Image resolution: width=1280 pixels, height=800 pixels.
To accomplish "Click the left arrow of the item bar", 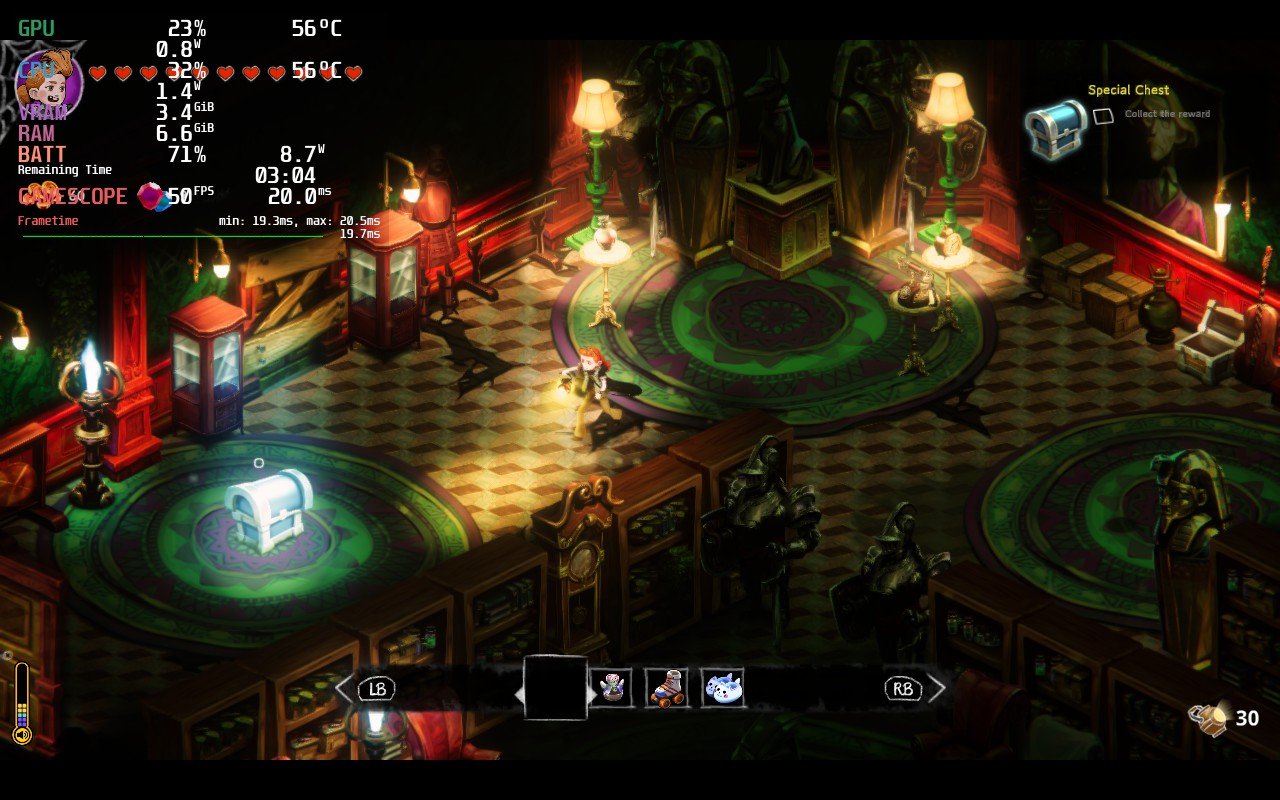I will click(x=343, y=688).
